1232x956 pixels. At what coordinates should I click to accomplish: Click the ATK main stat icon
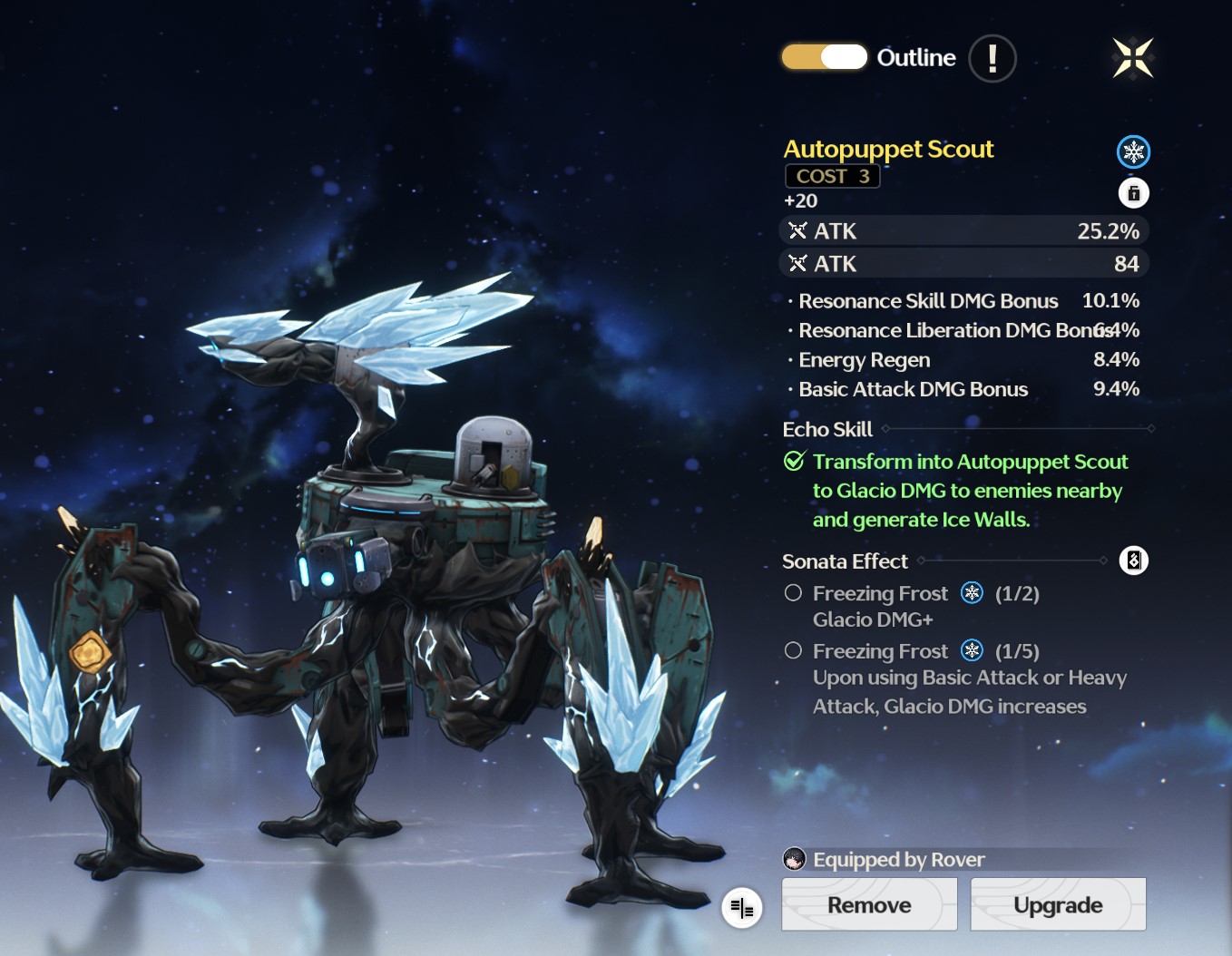tap(797, 230)
